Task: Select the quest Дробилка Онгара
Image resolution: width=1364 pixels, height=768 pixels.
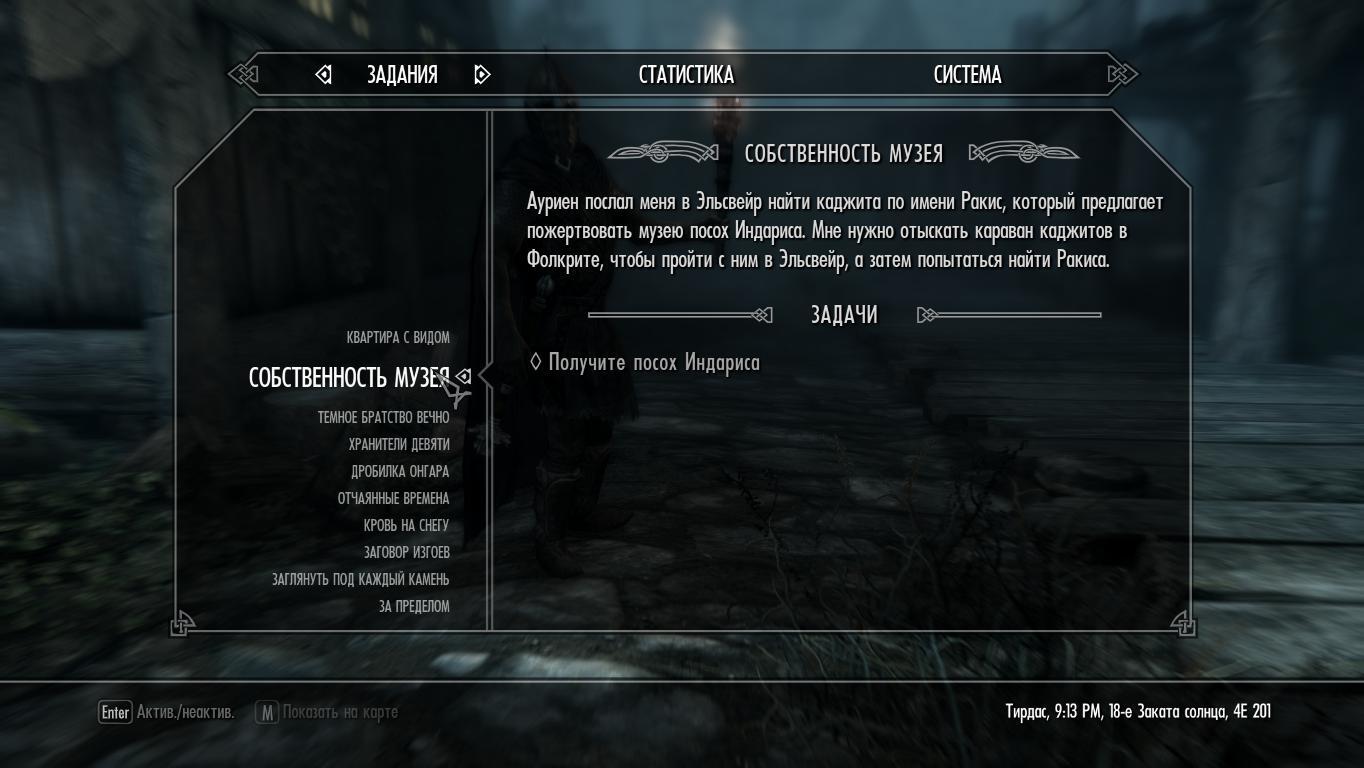Action: point(400,472)
